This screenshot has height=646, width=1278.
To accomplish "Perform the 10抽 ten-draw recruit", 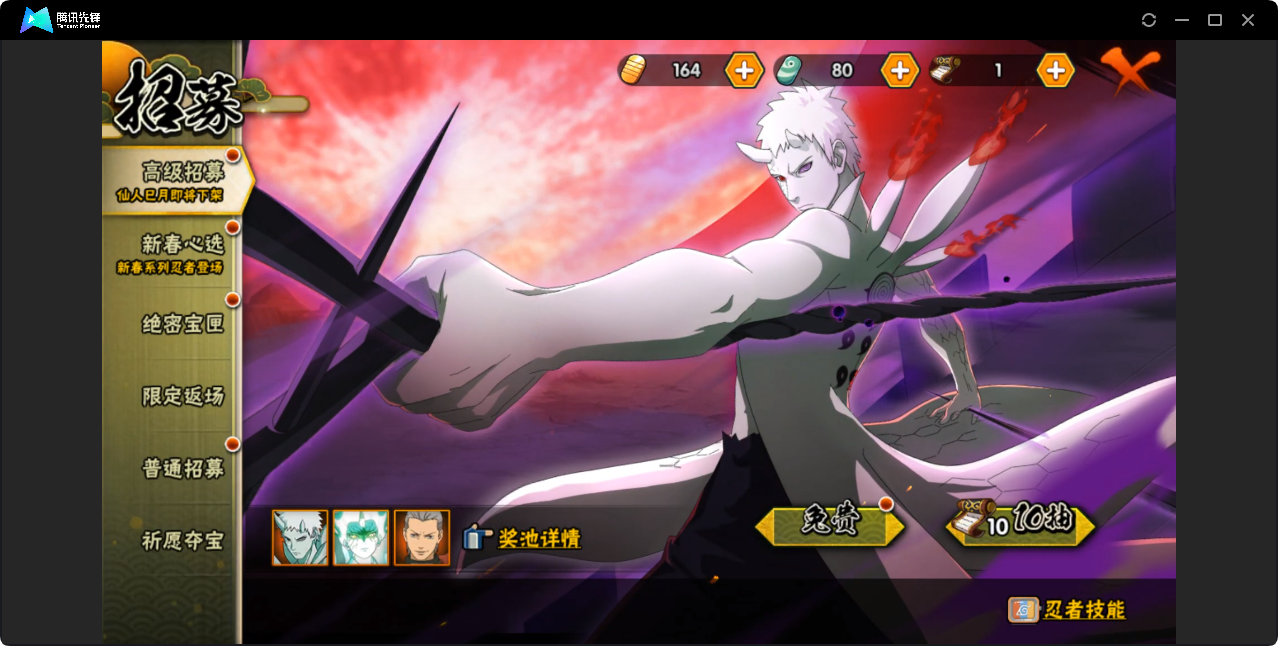I will 1022,523.
